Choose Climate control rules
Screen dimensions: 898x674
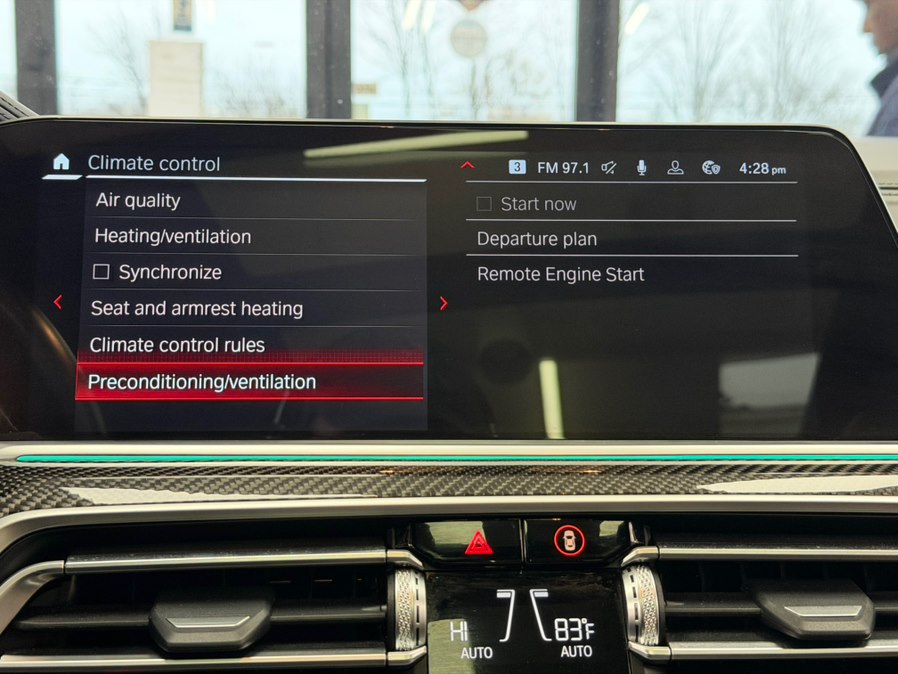click(177, 345)
